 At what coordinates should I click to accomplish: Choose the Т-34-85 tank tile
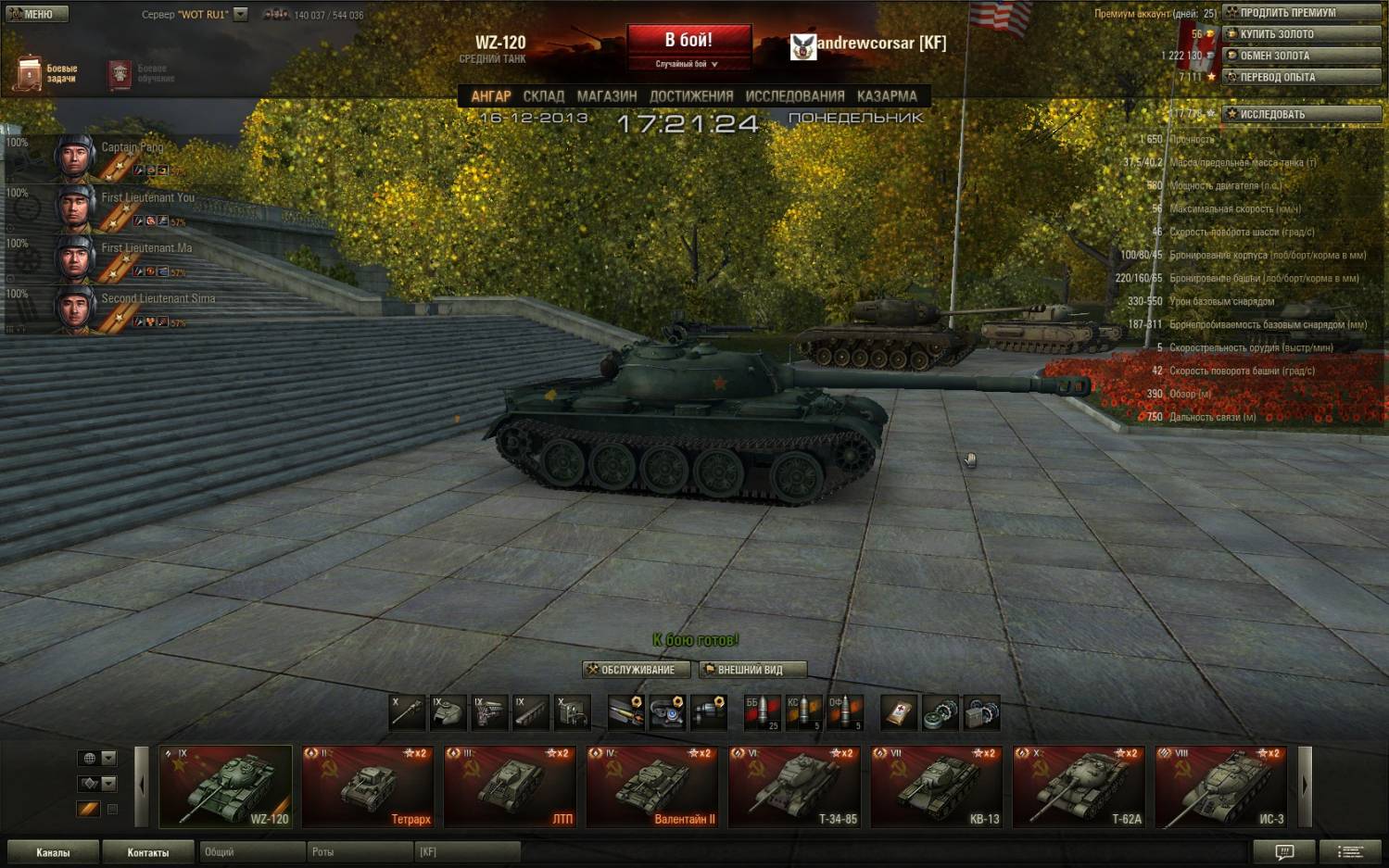tap(795, 786)
